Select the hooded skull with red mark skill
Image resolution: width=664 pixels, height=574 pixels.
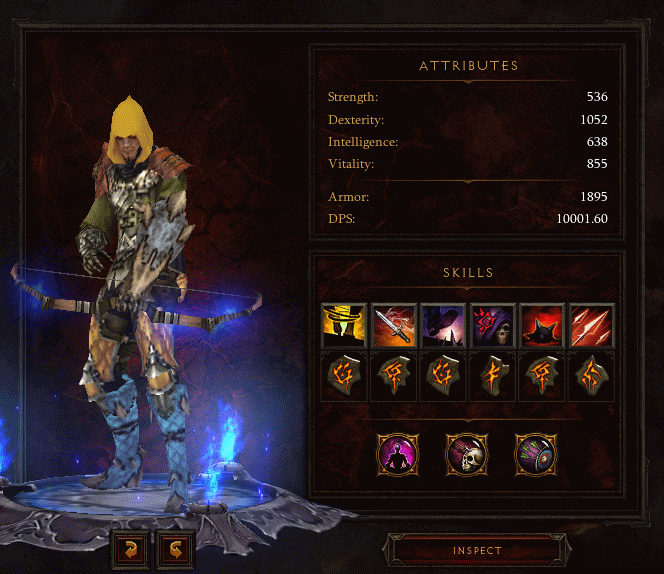(492, 325)
